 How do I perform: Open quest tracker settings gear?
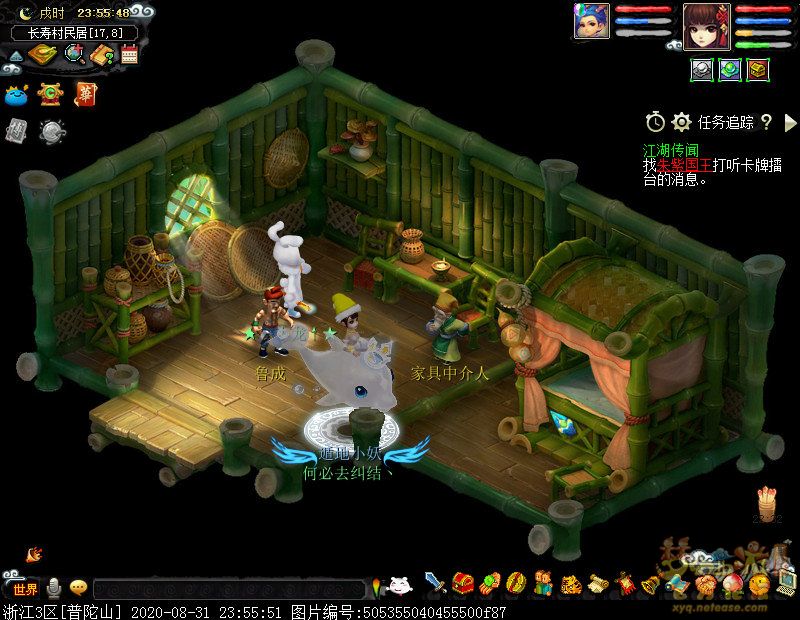tap(682, 122)
